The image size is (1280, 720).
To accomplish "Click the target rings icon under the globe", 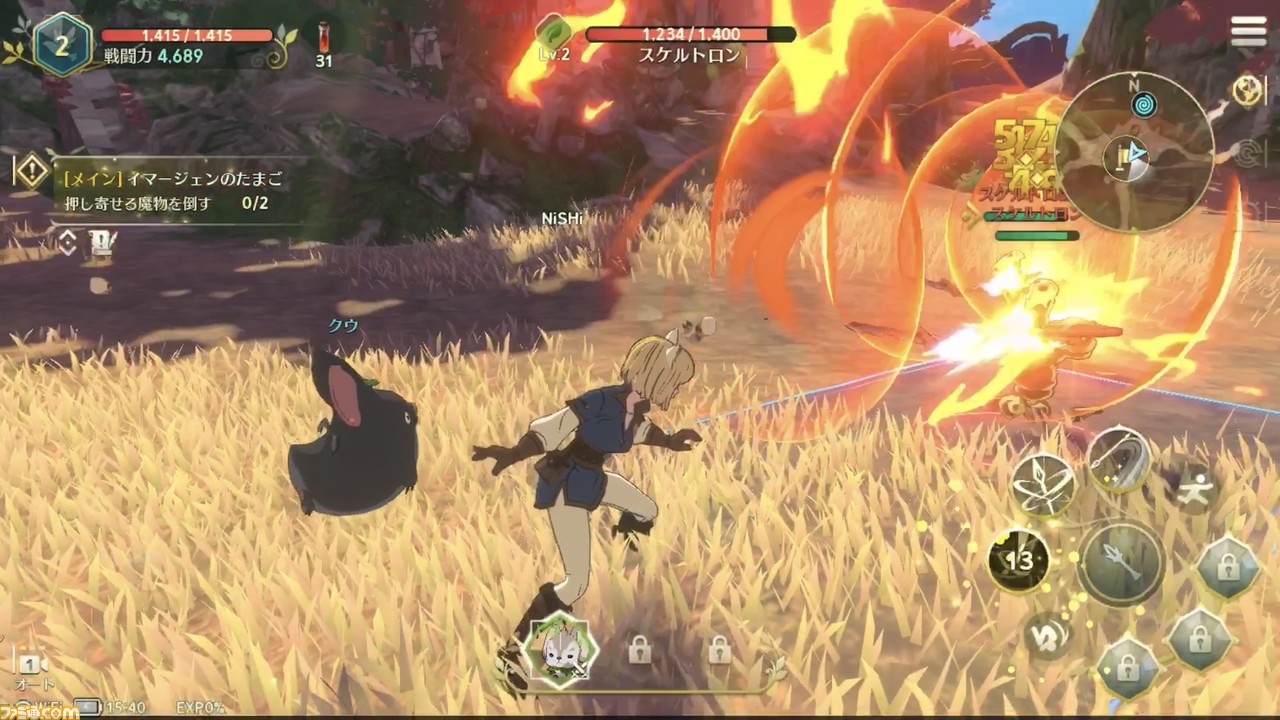I will 1247,153.
